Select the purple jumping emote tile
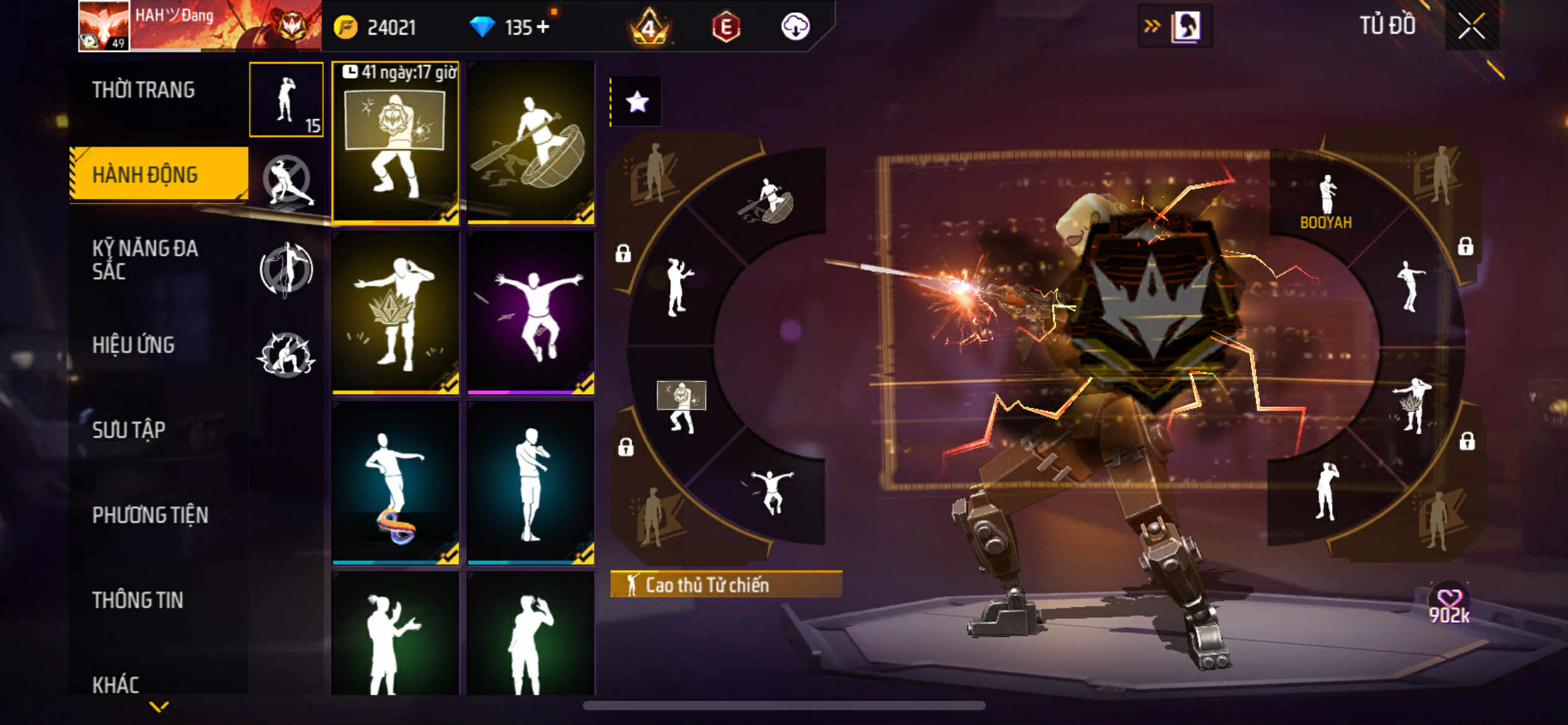This screenshot has width=1568, height=725. 531,313
